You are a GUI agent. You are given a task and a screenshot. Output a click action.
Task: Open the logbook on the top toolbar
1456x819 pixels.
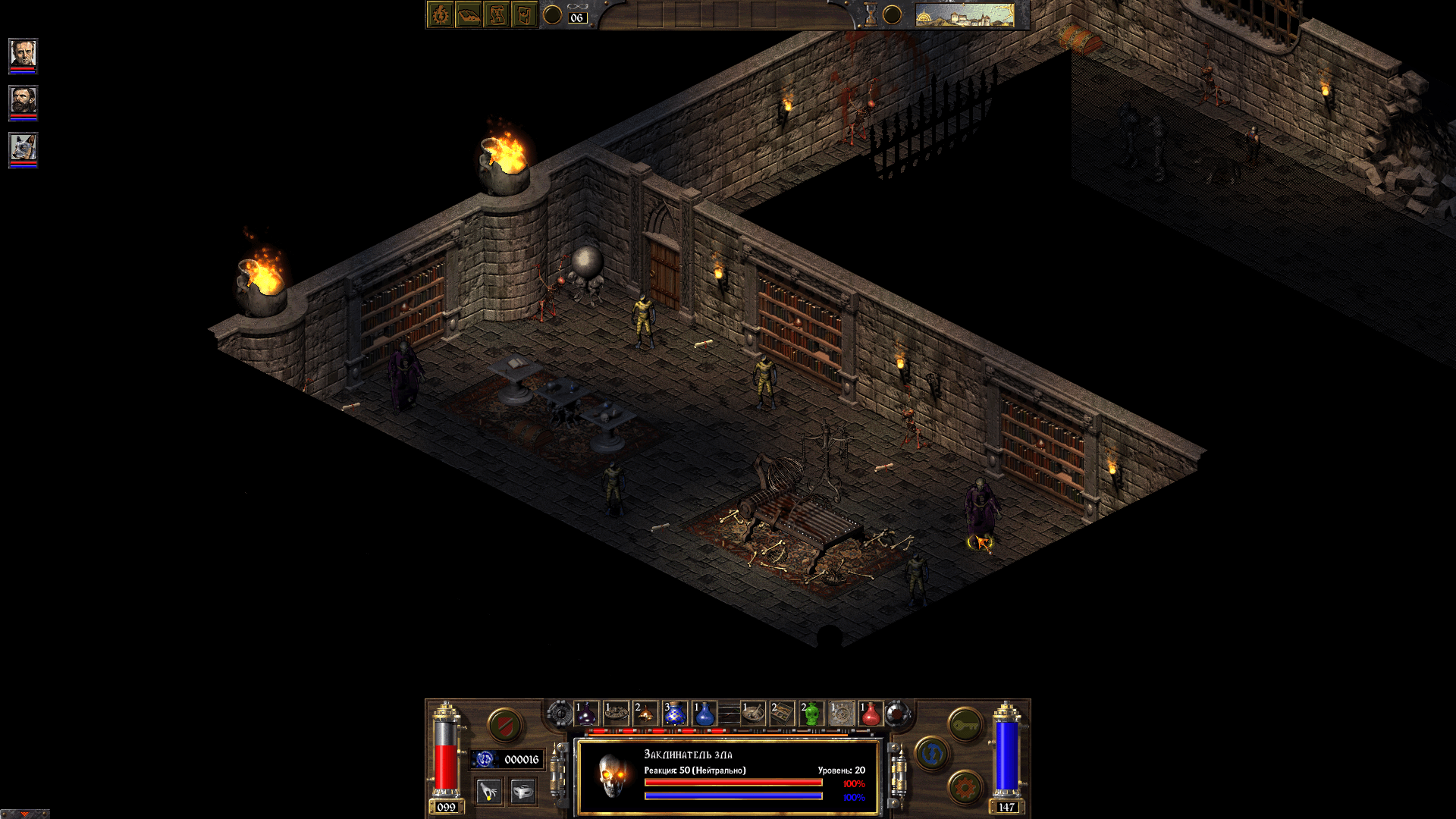[x=469, y=14]
